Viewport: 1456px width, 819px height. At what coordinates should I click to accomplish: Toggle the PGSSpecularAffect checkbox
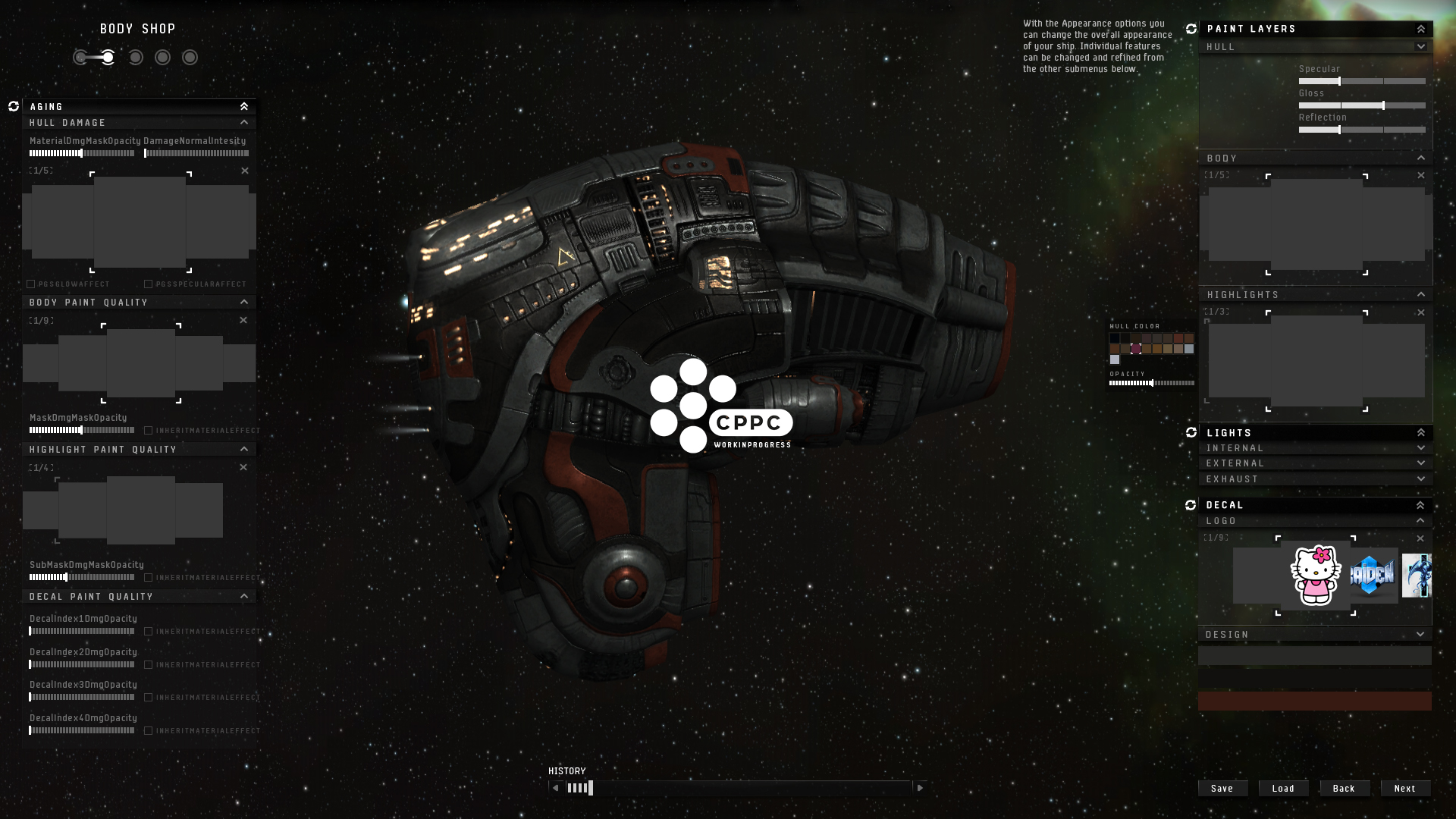pyautogui.click(x=149, y=284)
